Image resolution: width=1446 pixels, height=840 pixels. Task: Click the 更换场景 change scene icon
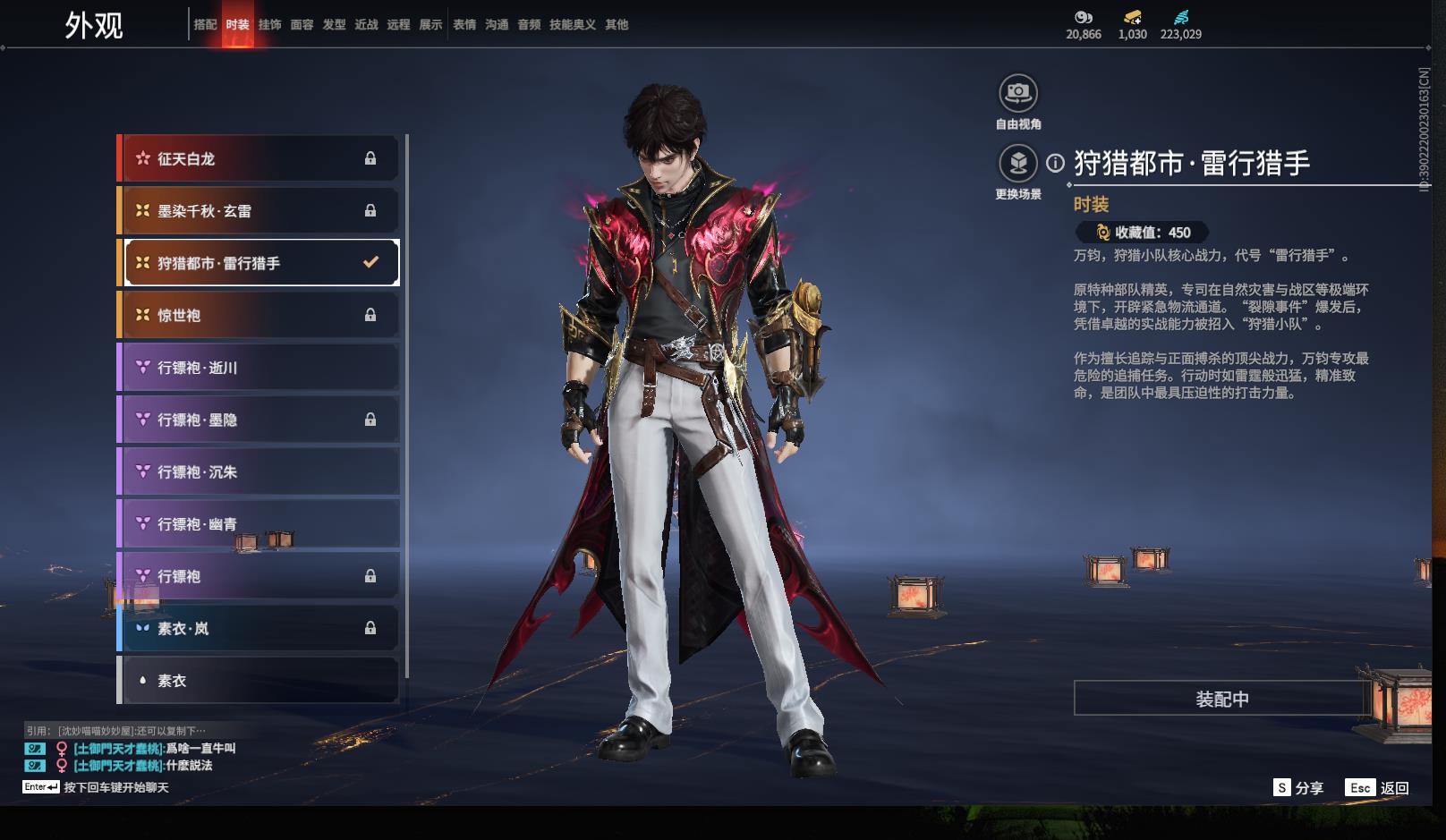pos(1017,164)
